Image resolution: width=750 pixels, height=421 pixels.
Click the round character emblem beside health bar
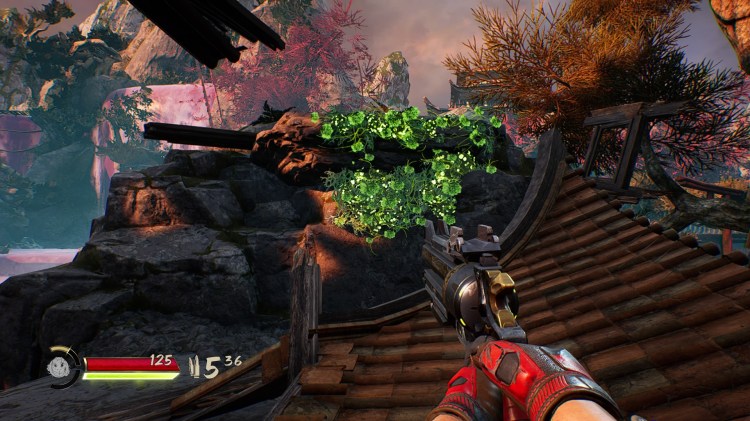tap(61, 366)
